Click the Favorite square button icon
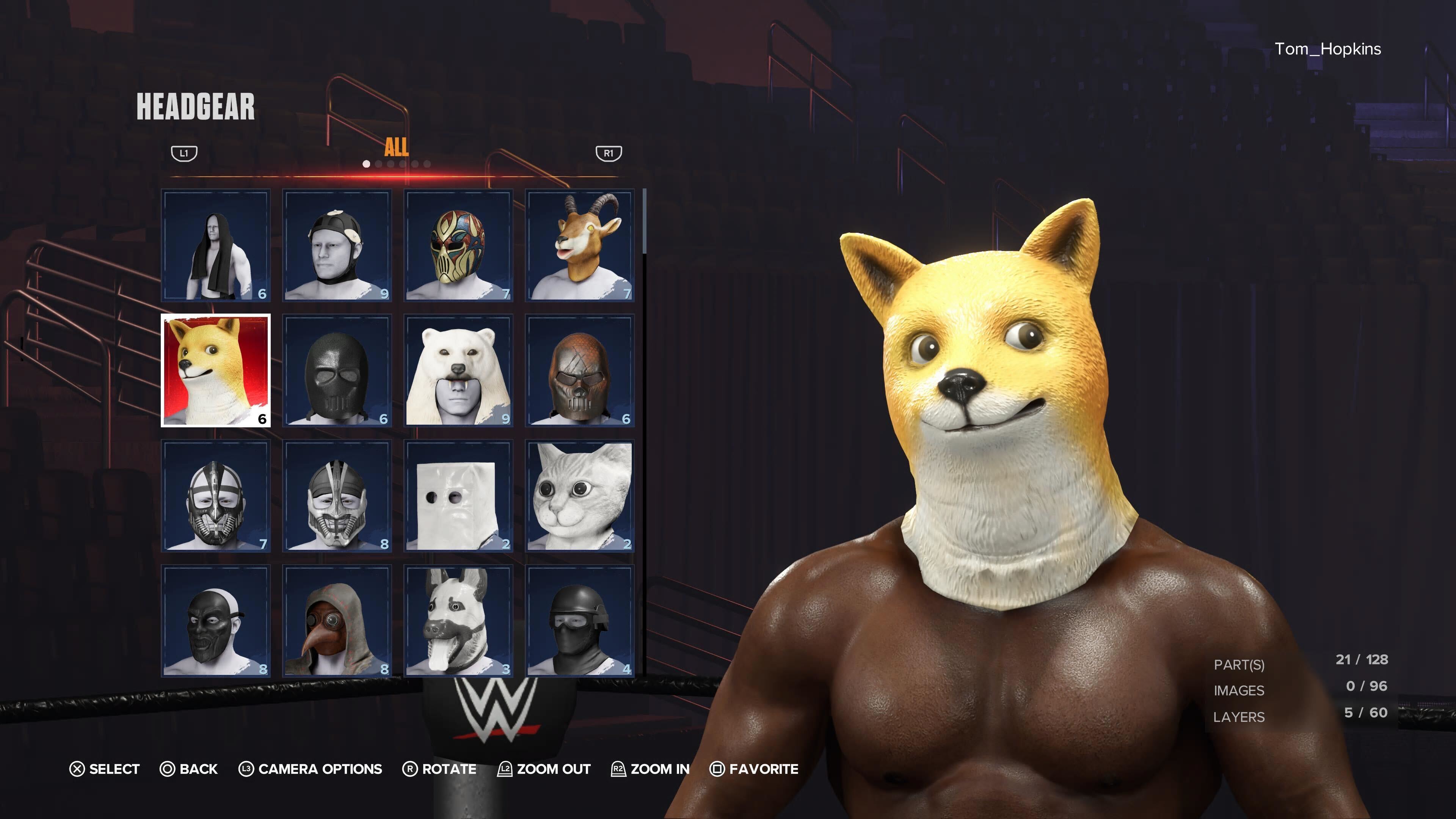This screenshot has height=819, width=1456. [x=718, y=769]
